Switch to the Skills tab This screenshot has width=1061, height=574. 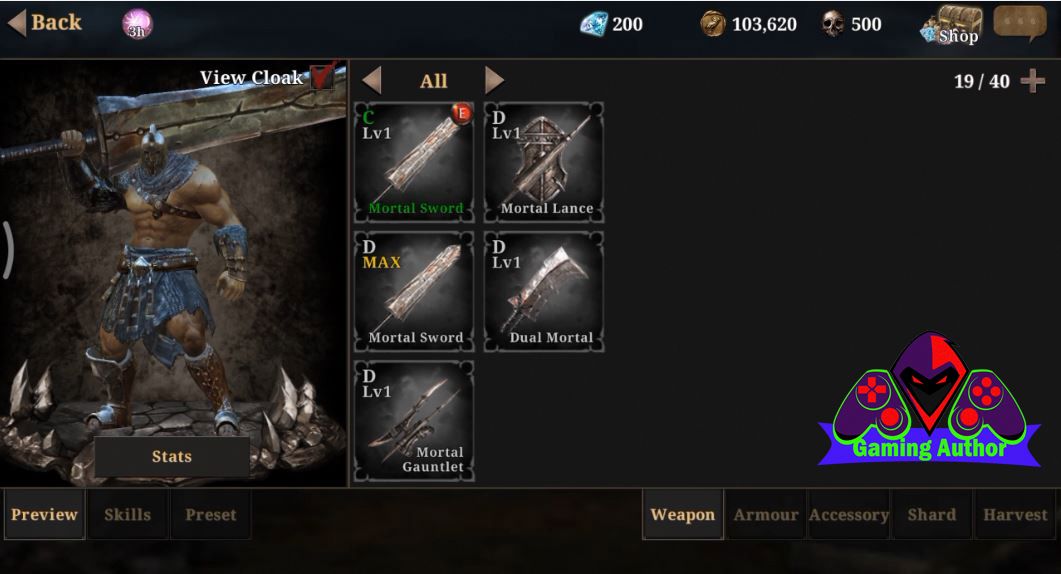click(128, 515)
